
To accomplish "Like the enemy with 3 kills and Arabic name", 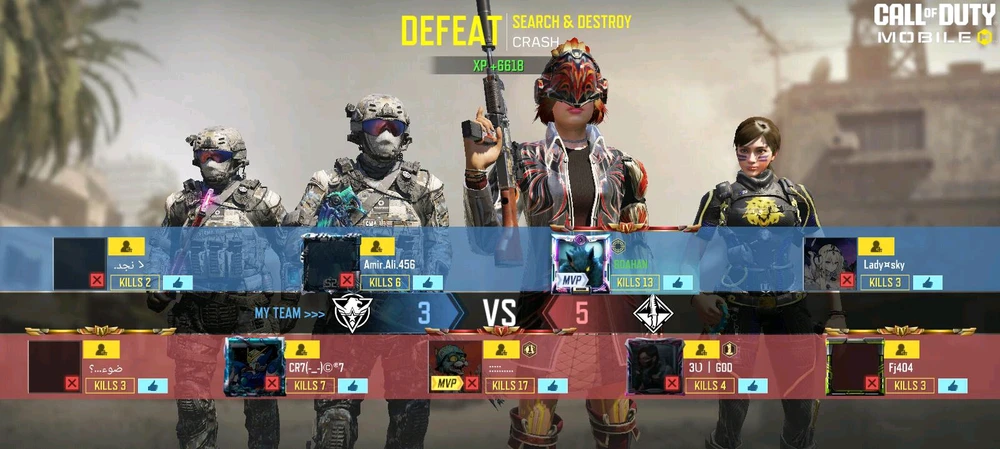I will click(152, 386).
